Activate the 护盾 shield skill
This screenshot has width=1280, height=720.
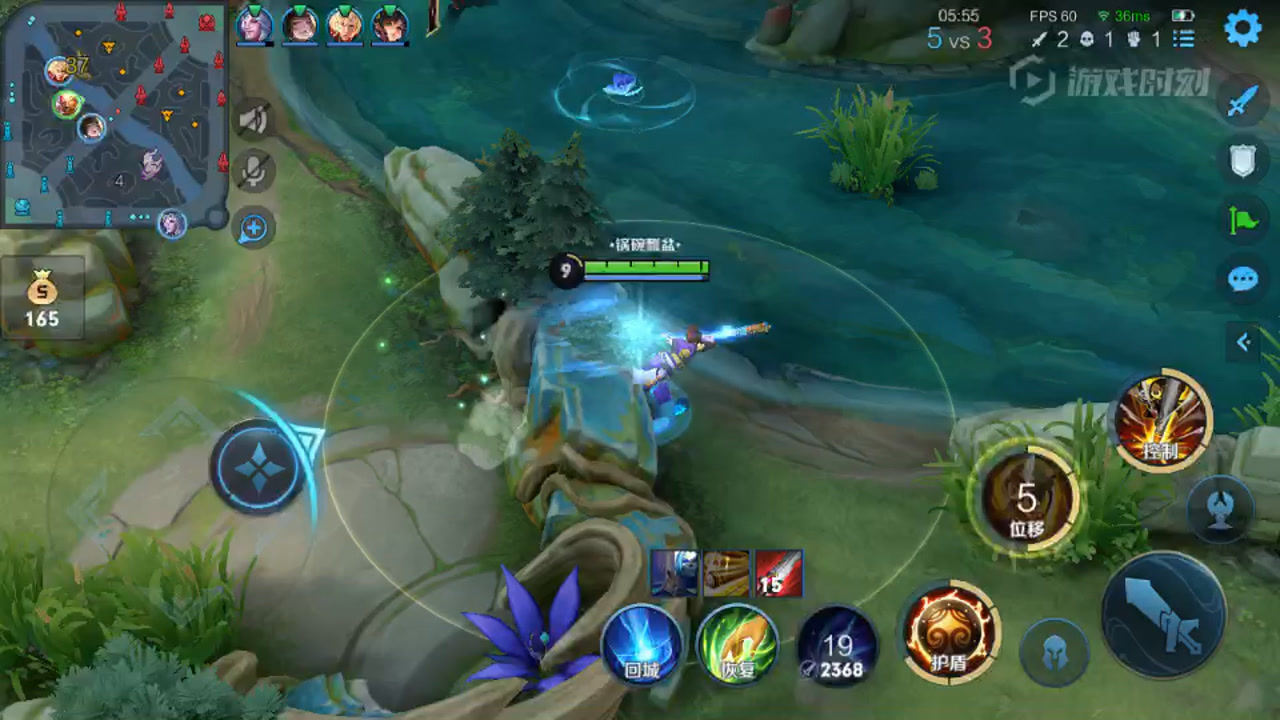pos(949,632)
